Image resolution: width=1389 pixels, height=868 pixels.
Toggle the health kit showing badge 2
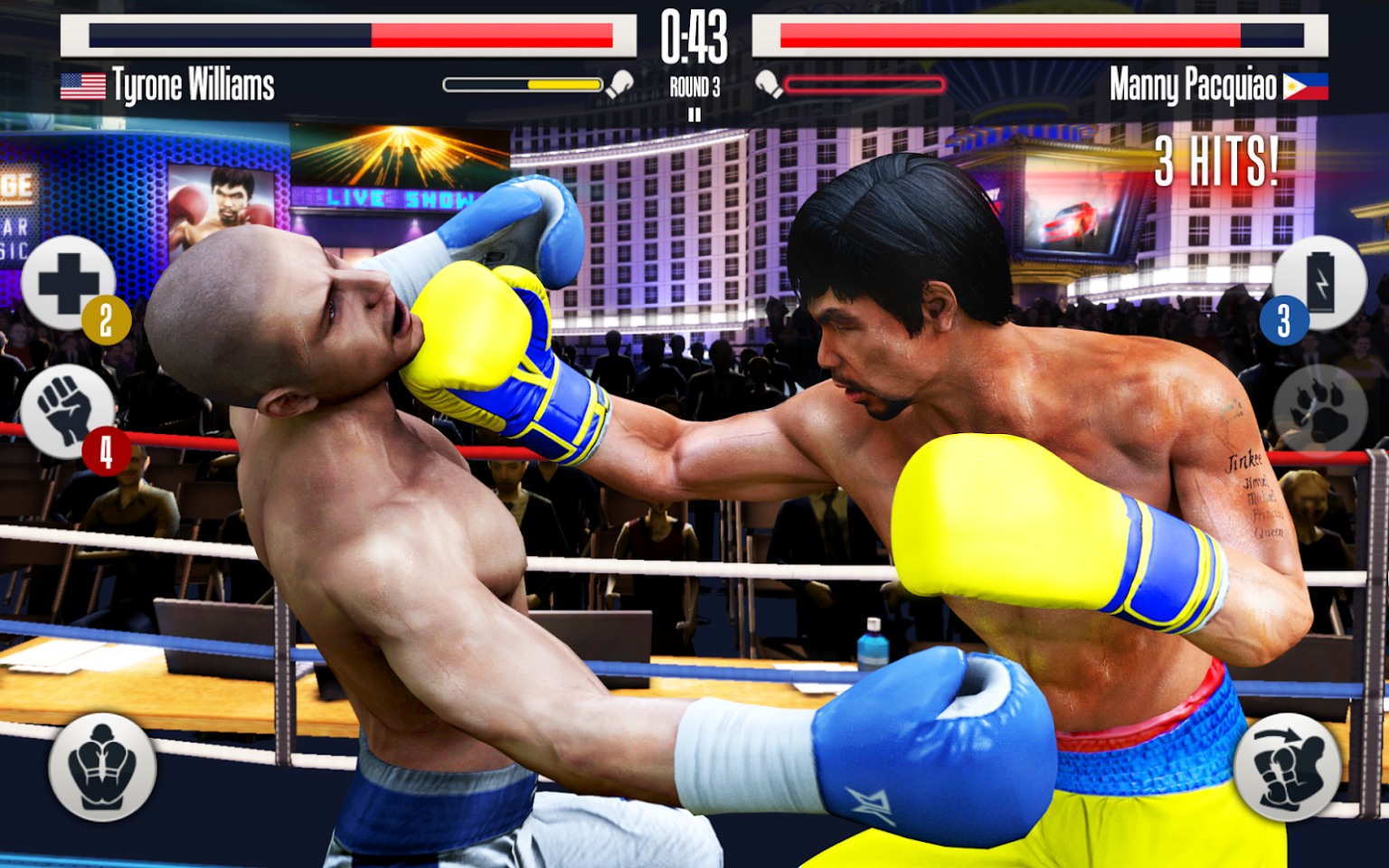click(x=105, y=317)
